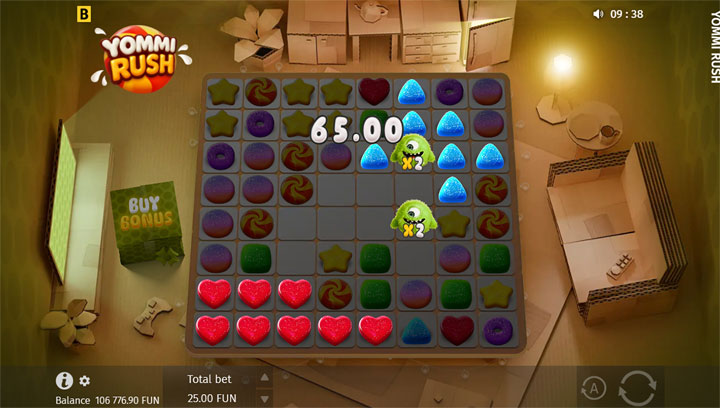Screen dimensions: 720x408
Task: Open the game info page
Action: click(64, 380)
